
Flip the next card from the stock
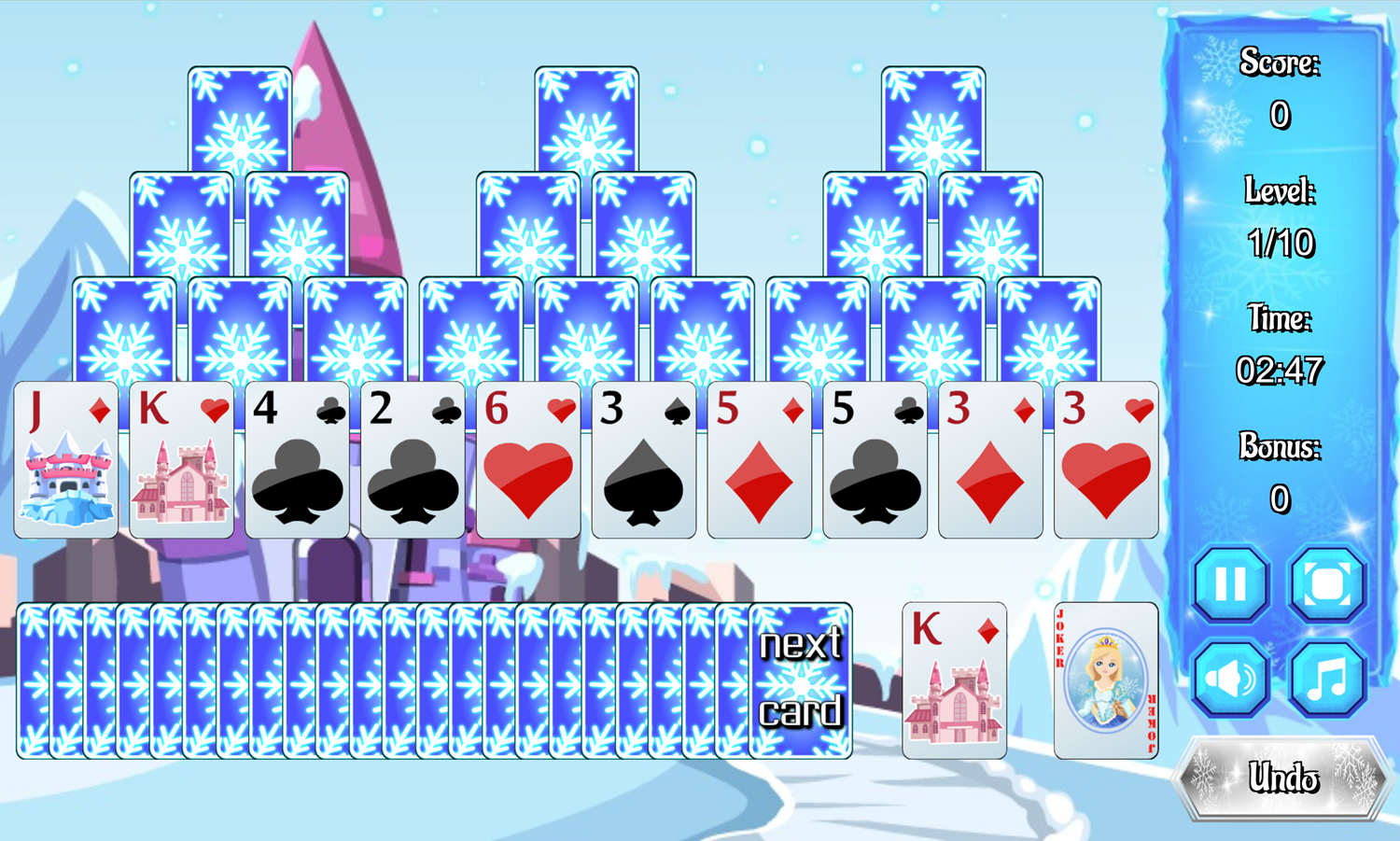coord(801,680)
